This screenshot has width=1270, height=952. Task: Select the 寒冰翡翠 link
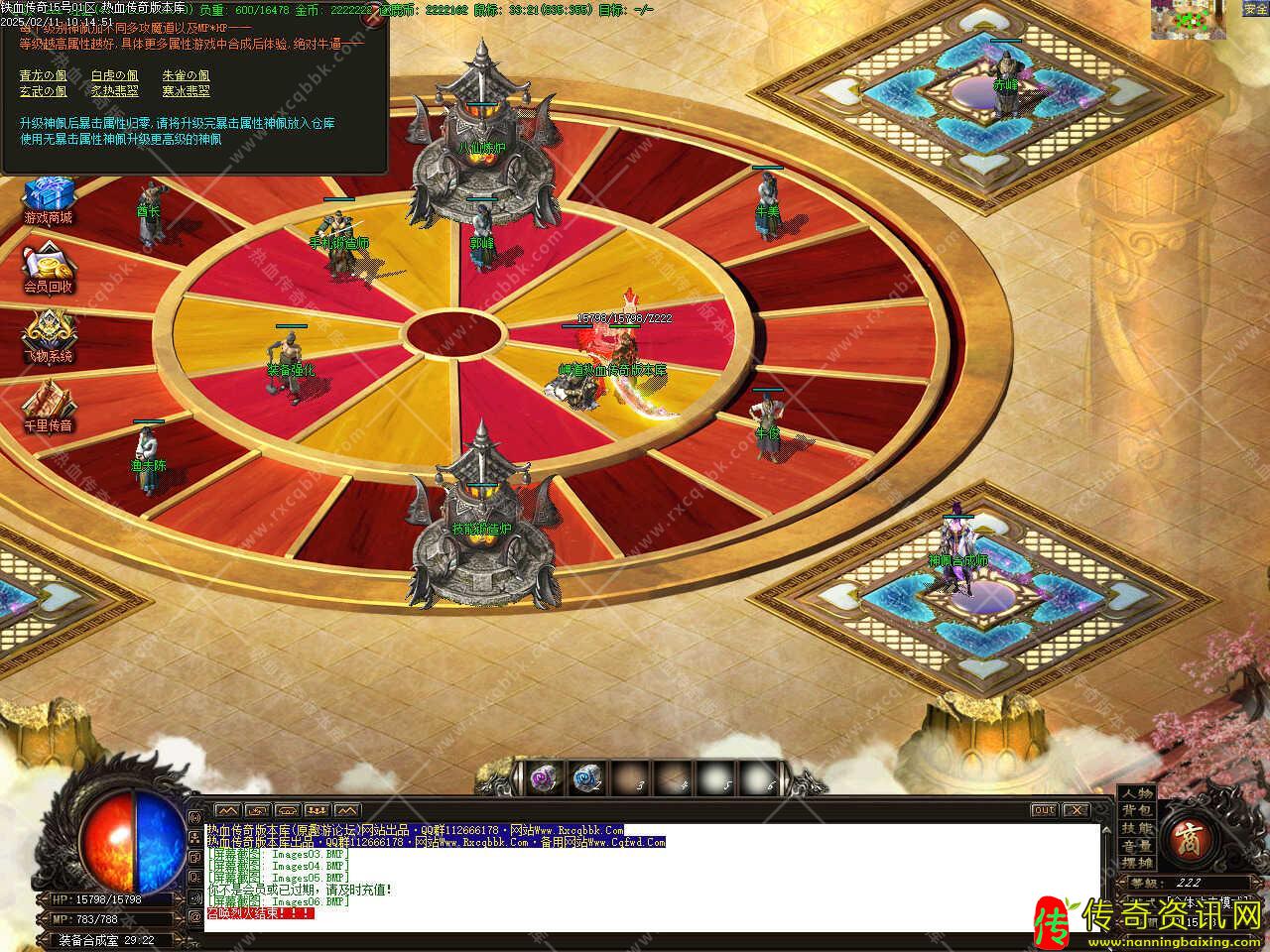[x=186, y=91]
